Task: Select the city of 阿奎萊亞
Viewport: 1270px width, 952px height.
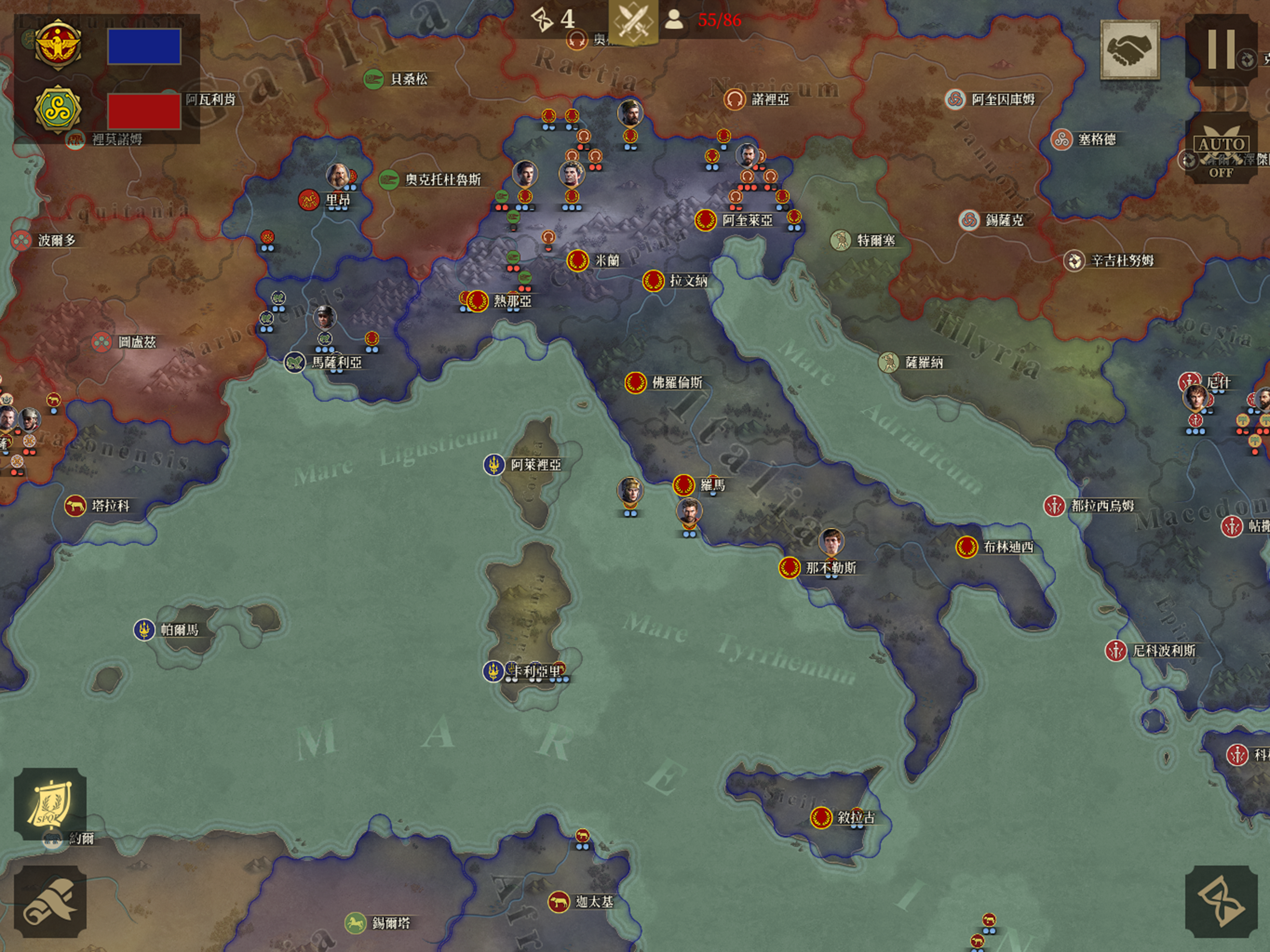Action: [x=705, y=220]
